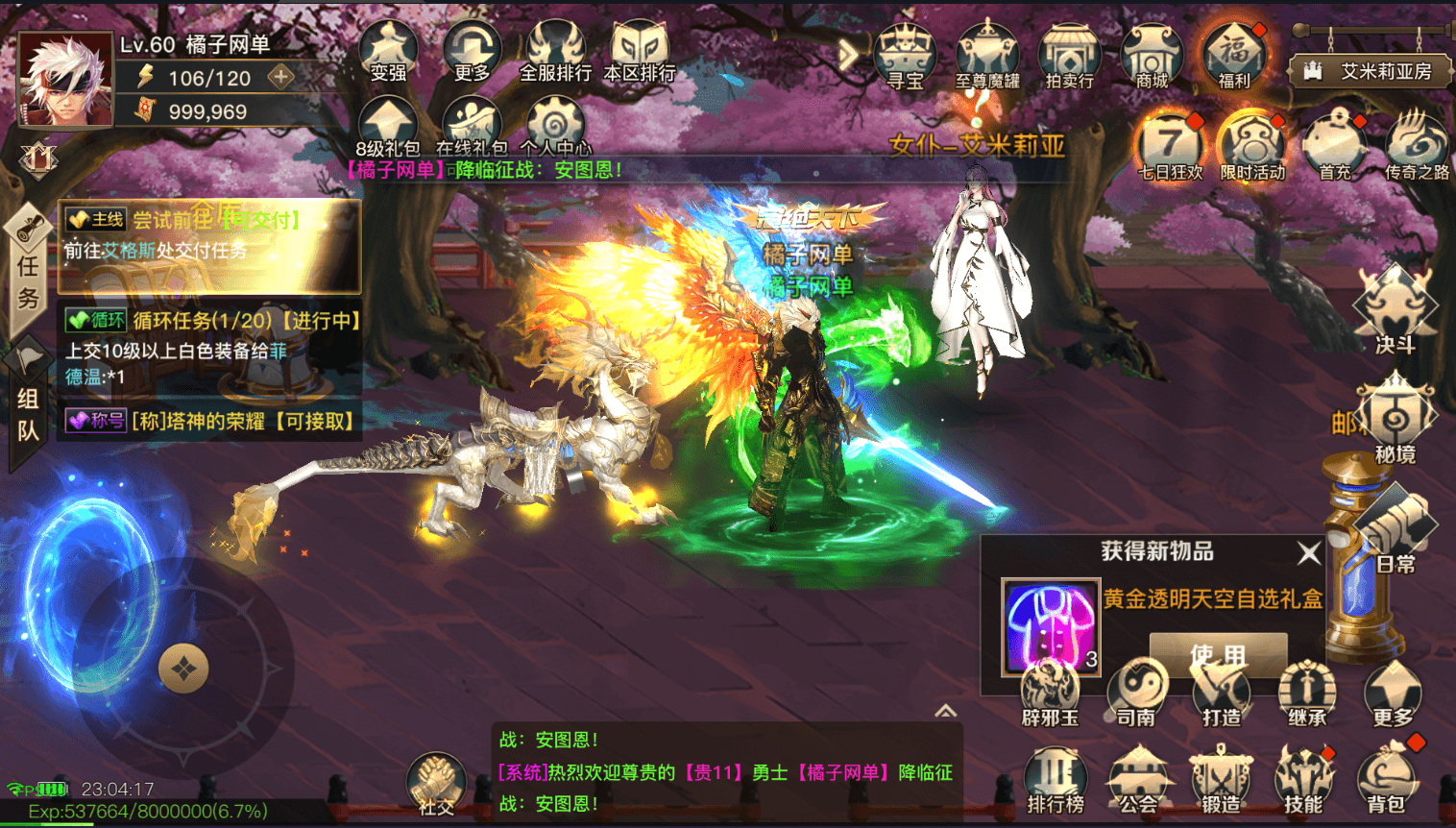Open the 背包 bag icon

[x=1386, y=780]
